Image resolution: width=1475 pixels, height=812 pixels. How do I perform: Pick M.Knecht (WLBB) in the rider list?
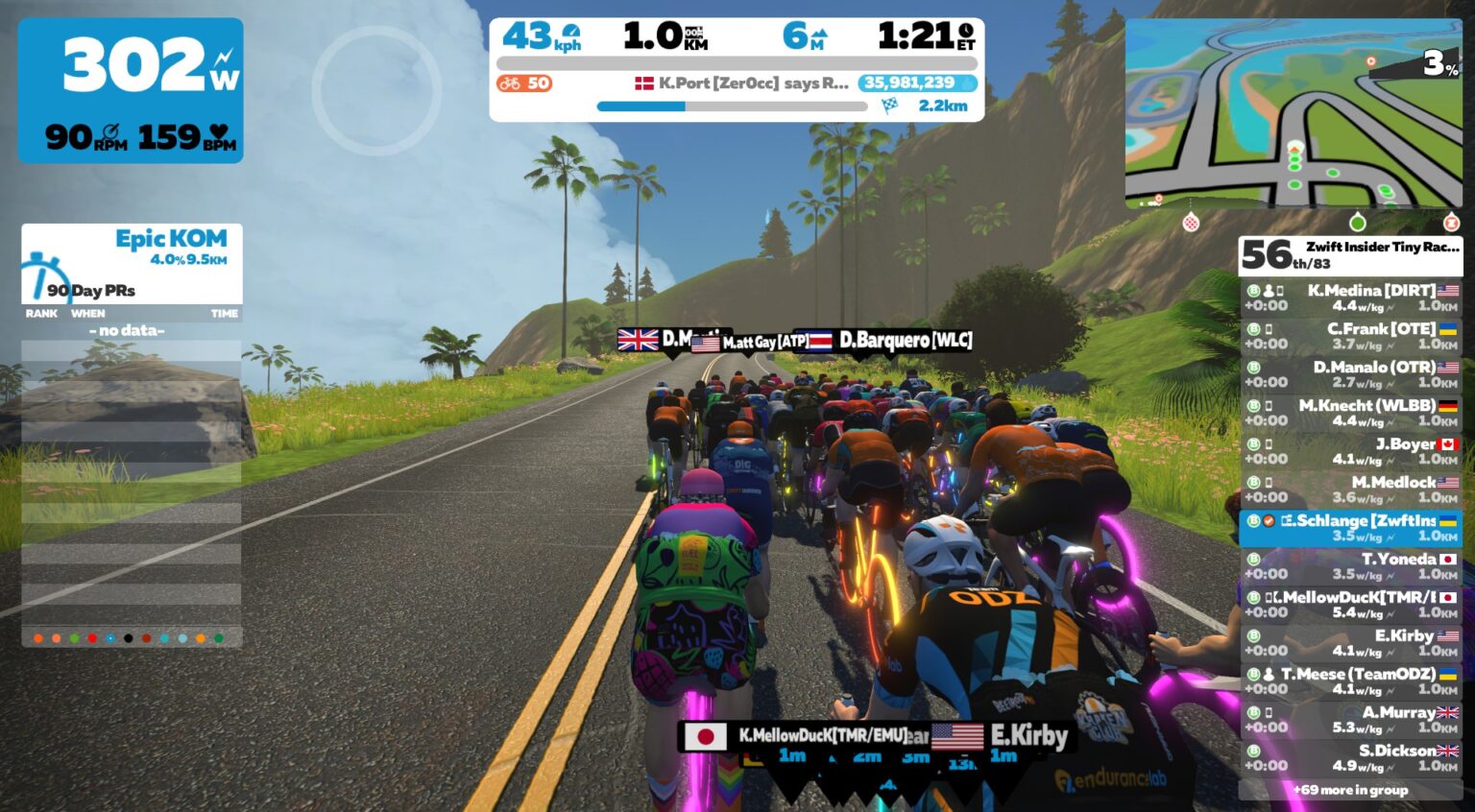(1351, 413)
